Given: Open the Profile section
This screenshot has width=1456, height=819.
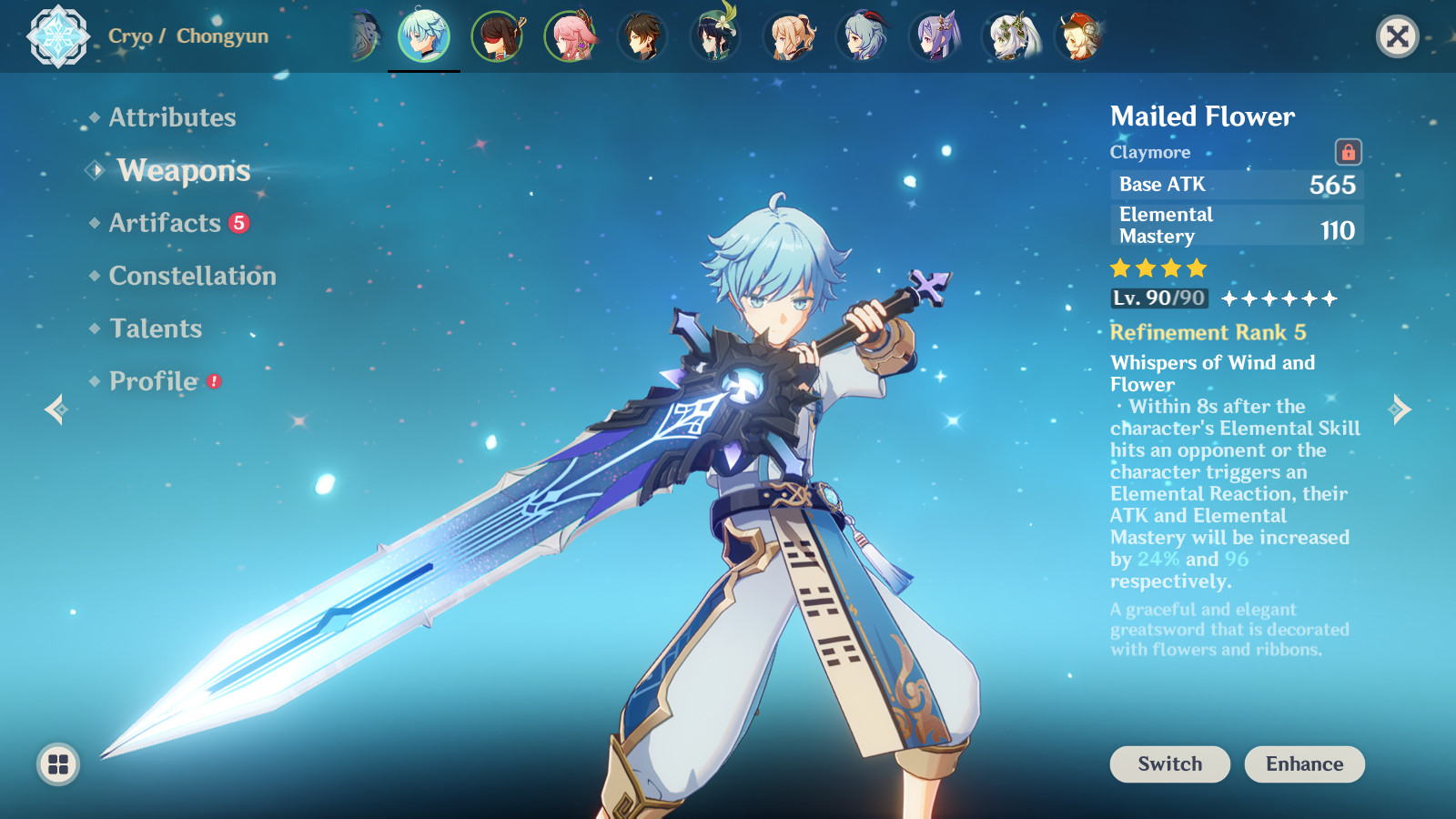Looking at the screenshot, I should (154, 381).
